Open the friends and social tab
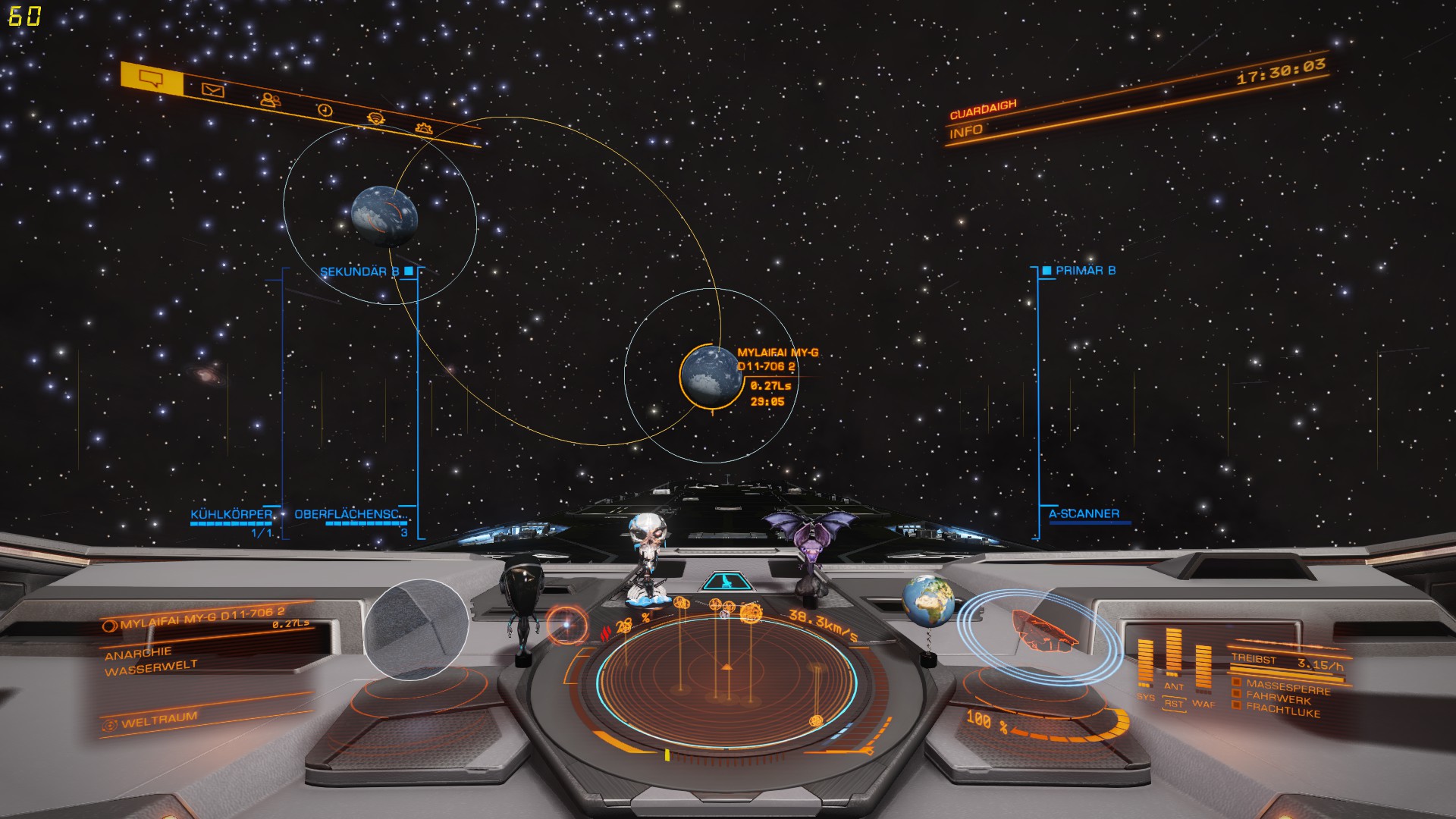Image resolution: width=1456 pixels, height=819 pixels. (268, 99)
